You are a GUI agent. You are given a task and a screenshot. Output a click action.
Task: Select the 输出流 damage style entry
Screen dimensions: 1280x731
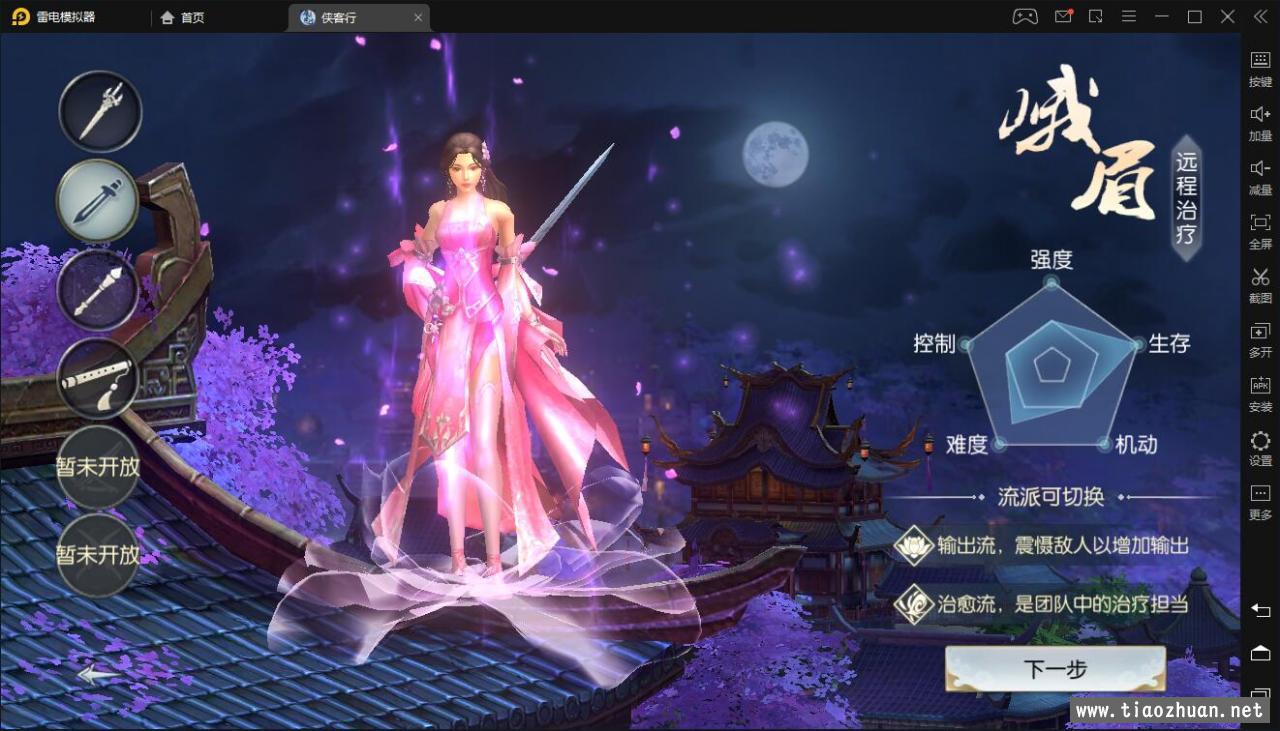click(1043, 546)
